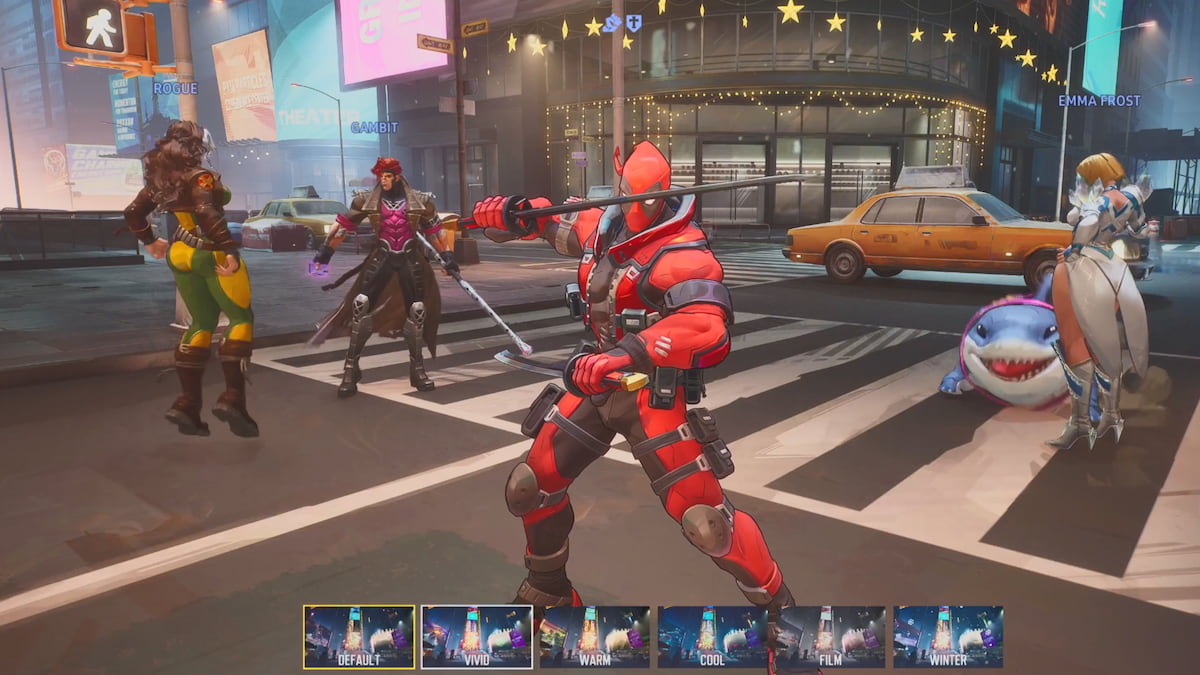Select the Default filter thumbnail
The width and height of the screenshot is (1200, 675).
(x=359, y=637)
